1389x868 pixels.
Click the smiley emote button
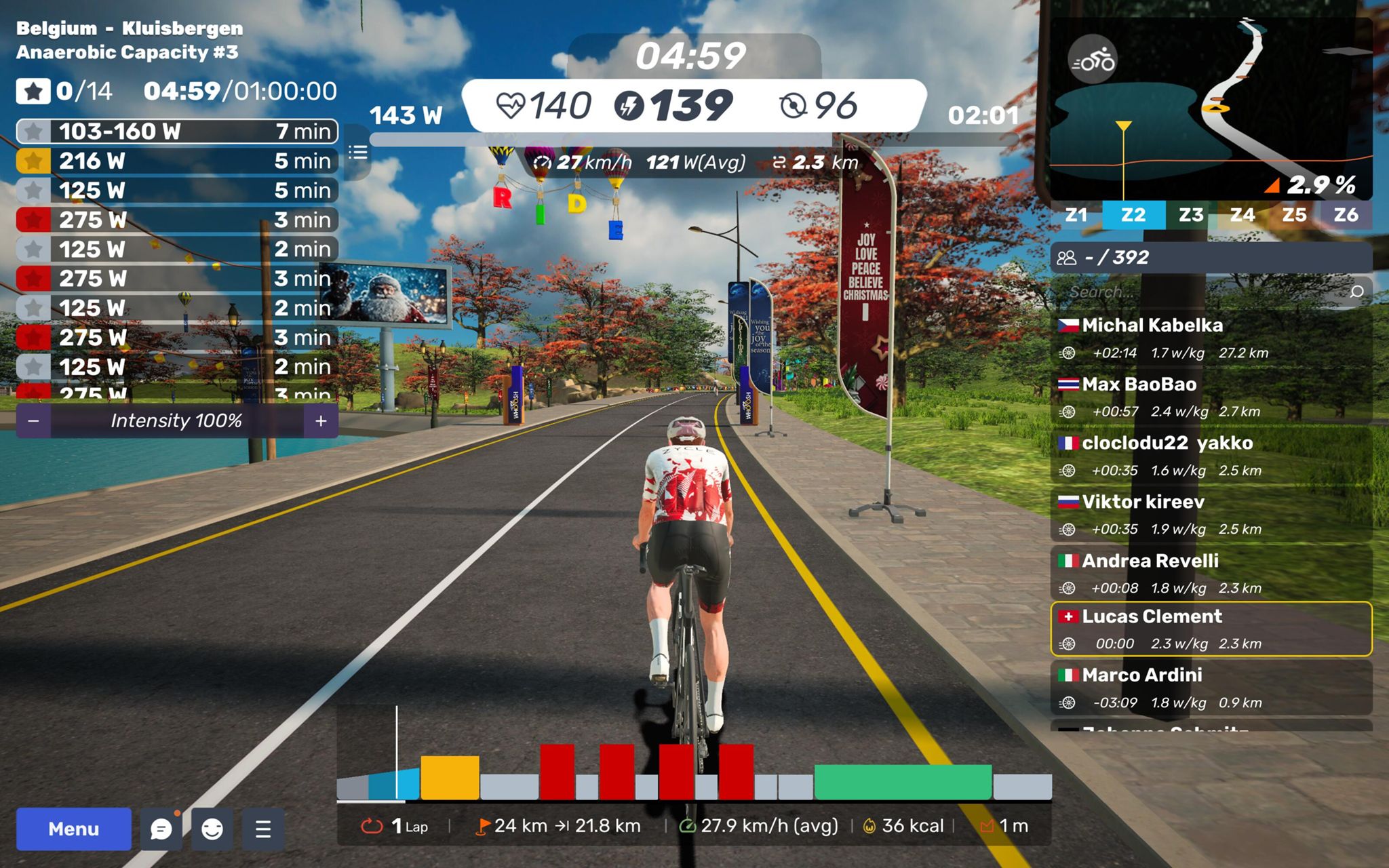(x=212, y=829)
